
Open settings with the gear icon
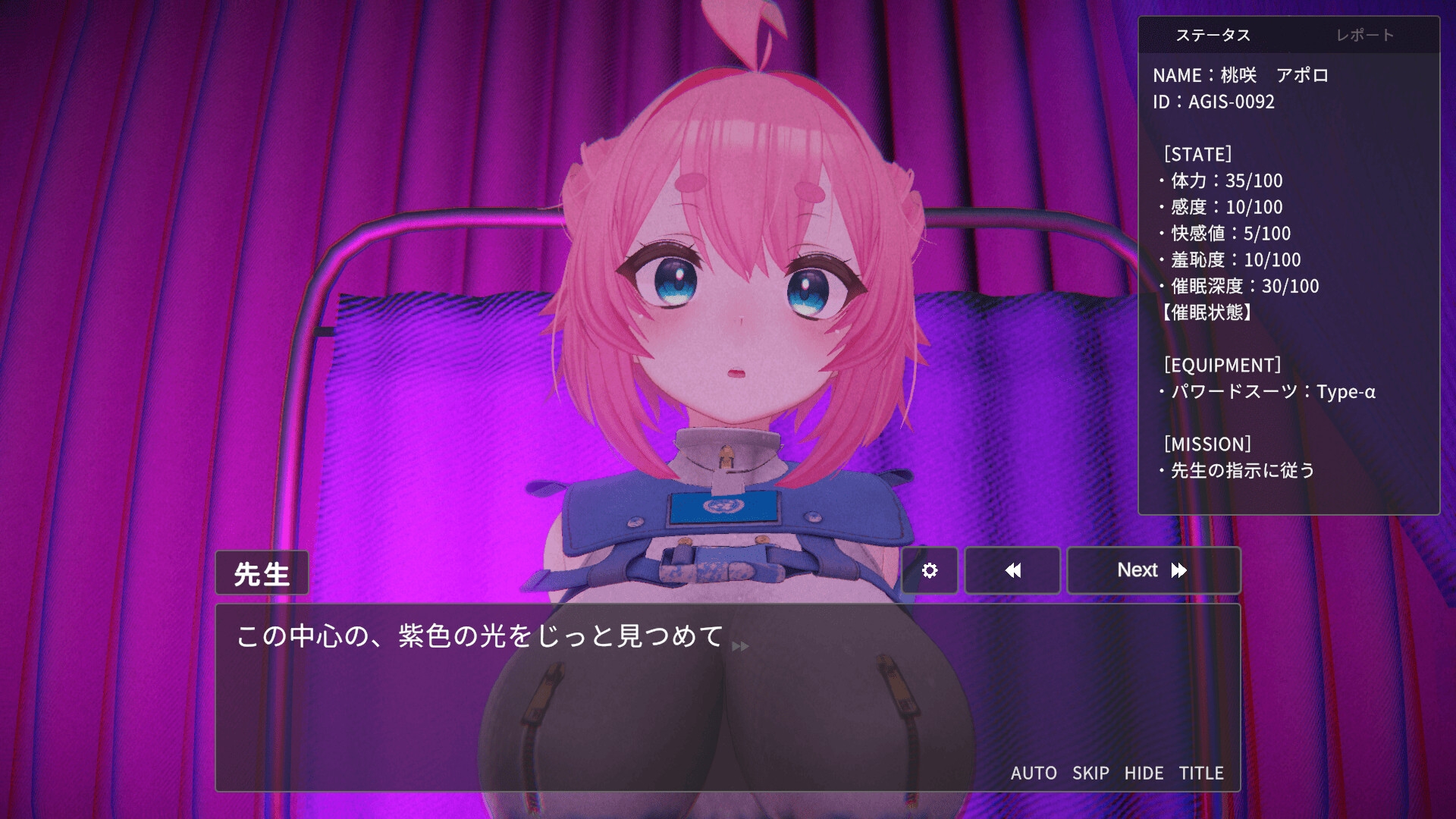(930, 570)
